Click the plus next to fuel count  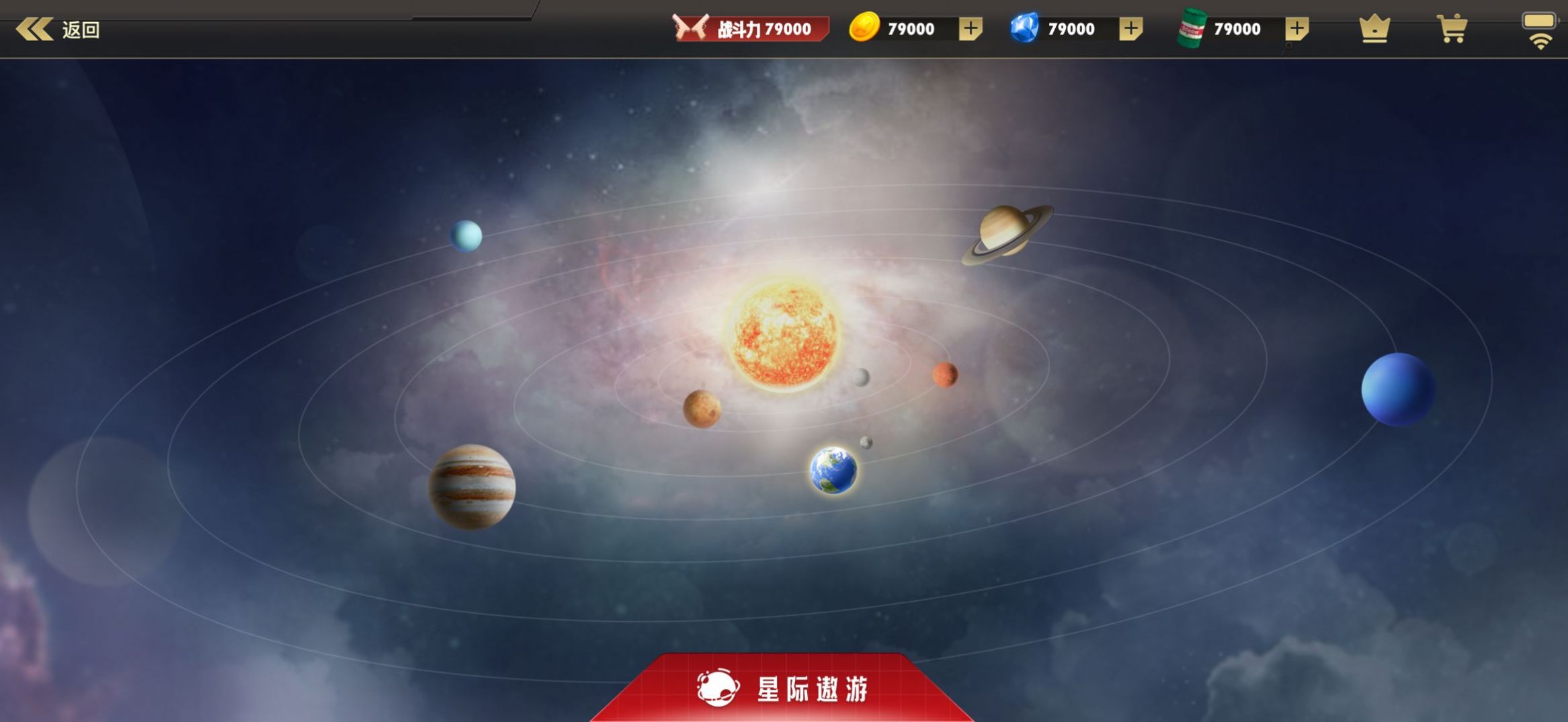point(1296,28)
